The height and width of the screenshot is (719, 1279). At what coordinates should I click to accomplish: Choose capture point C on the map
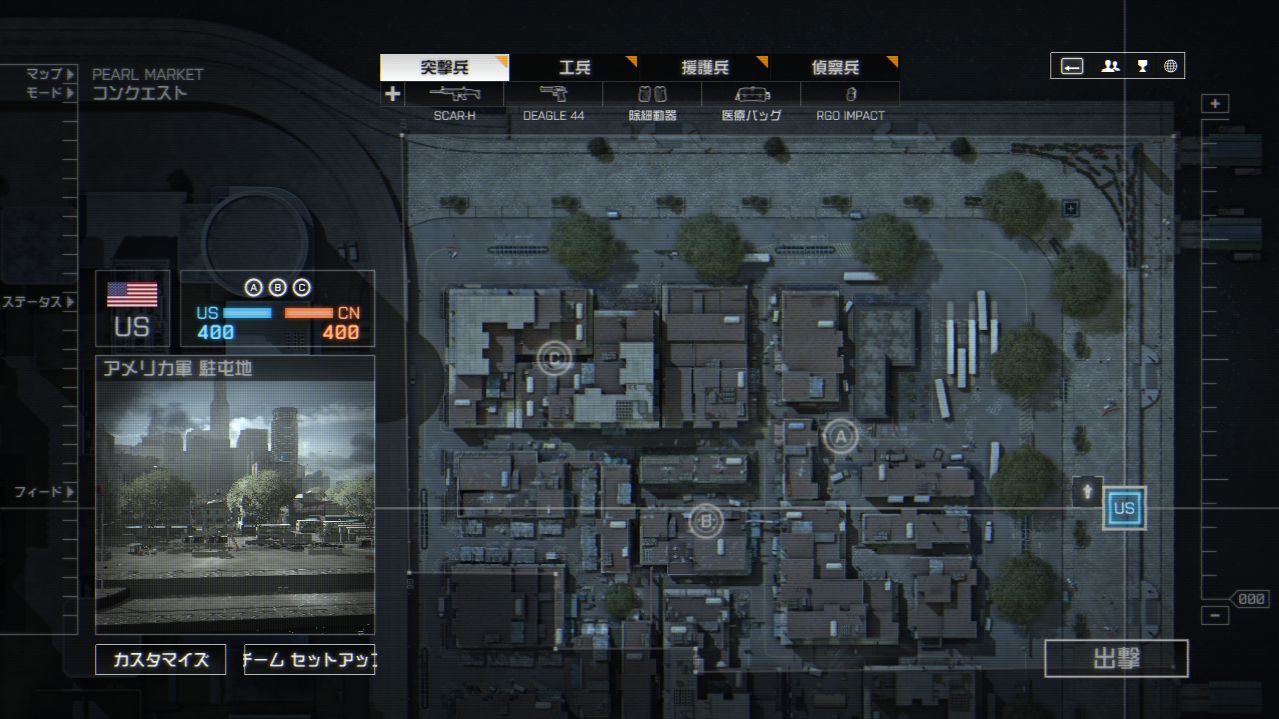click(x=553, y=357)
